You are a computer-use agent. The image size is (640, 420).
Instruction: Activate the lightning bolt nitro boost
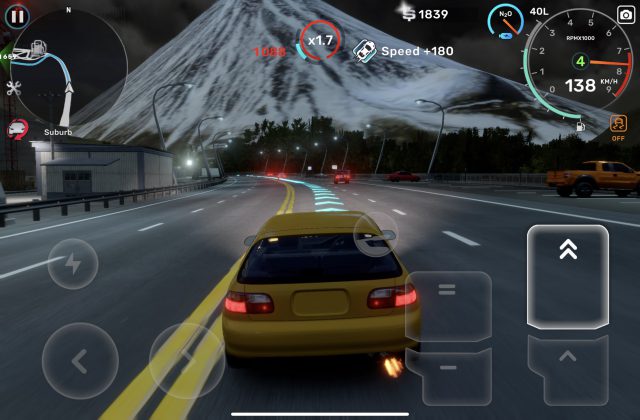tap(73, 264)
